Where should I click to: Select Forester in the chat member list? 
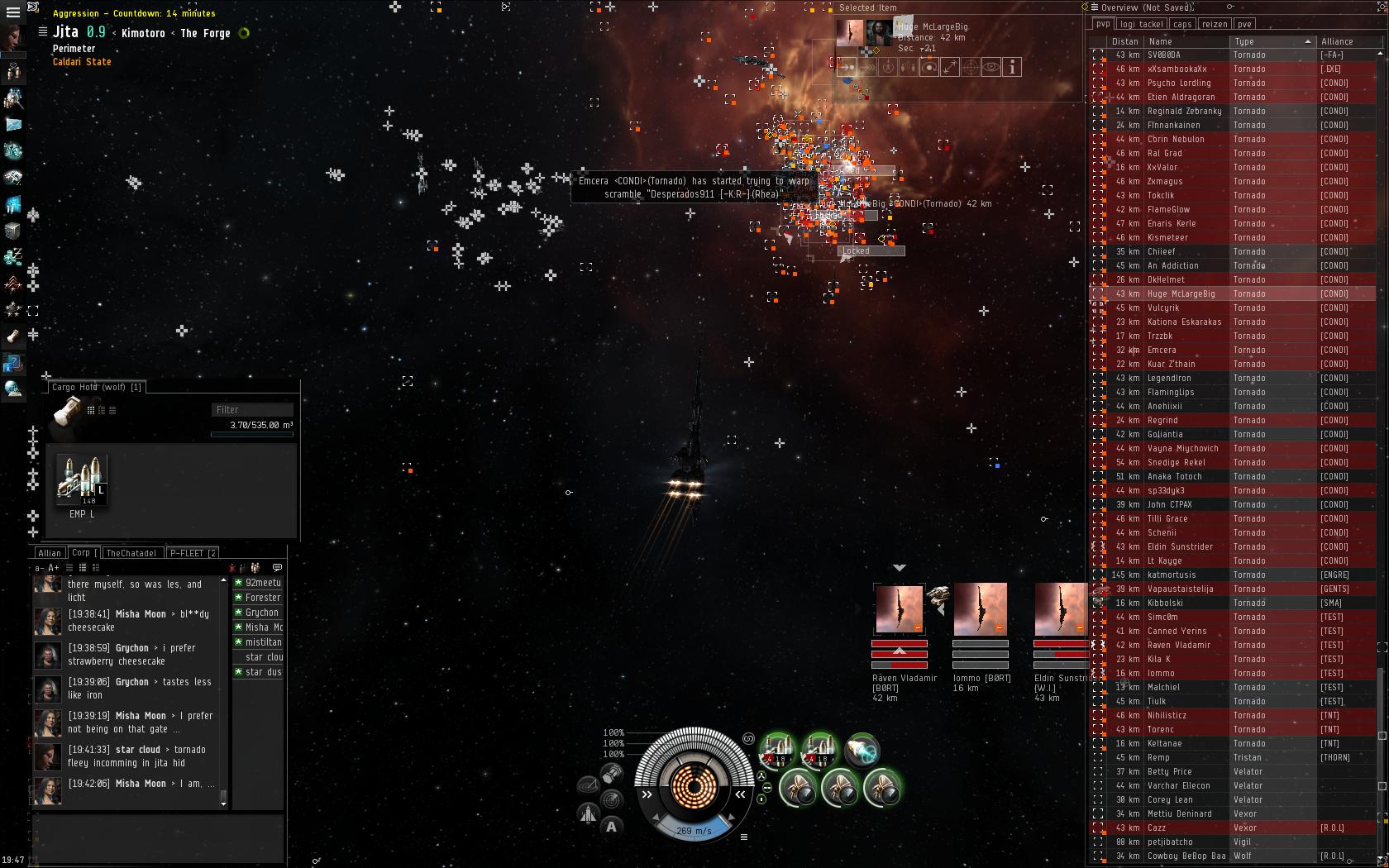[x=263, y=598]
